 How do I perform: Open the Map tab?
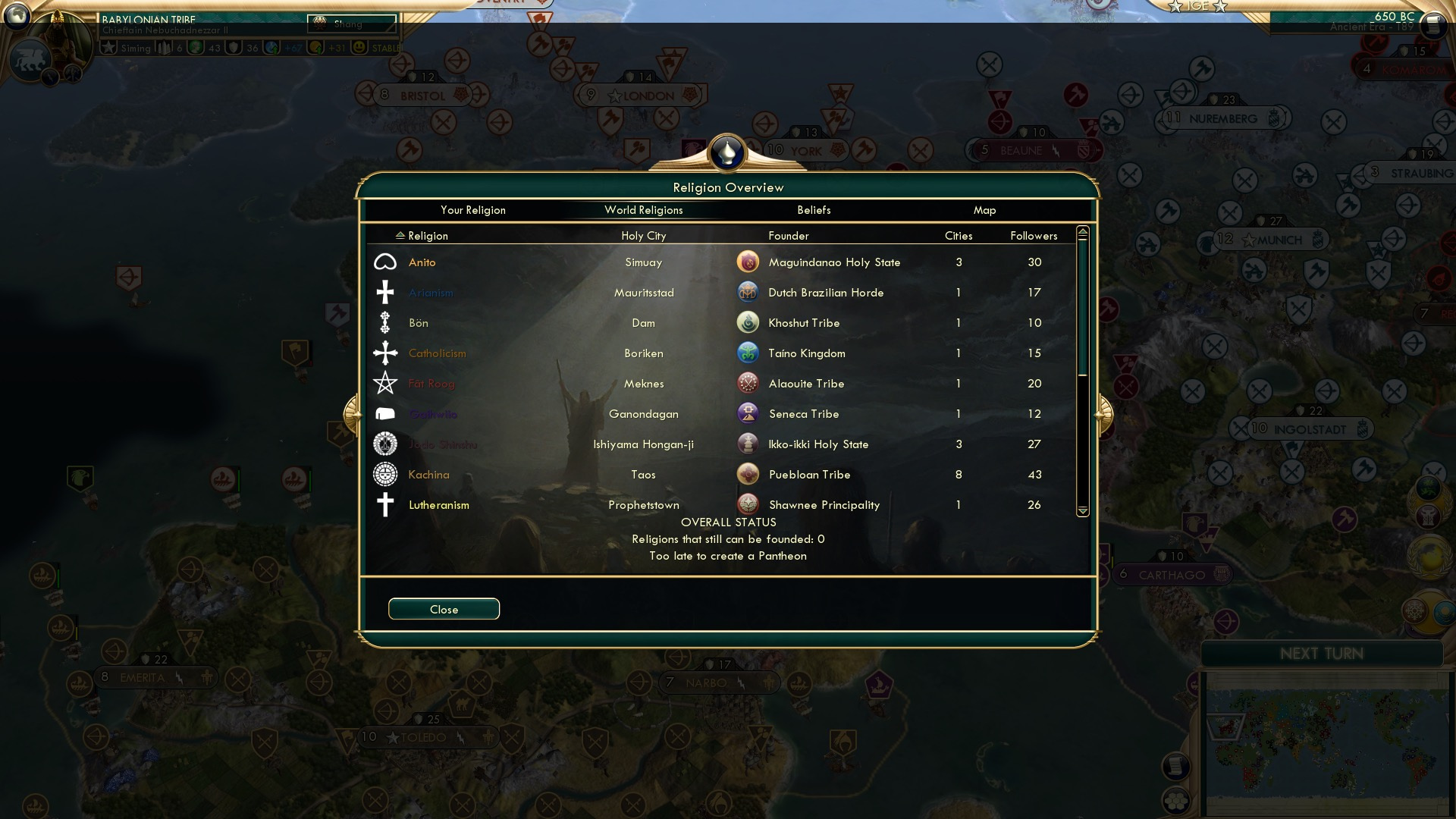coord(984,210)
